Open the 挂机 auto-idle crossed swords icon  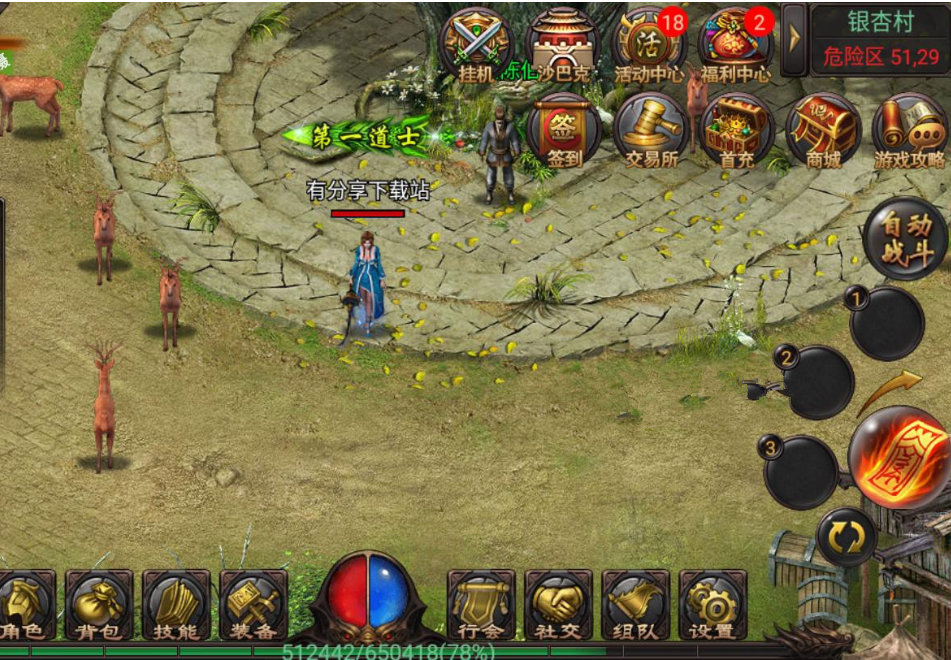pyautogui.click(x=475, y=44)
